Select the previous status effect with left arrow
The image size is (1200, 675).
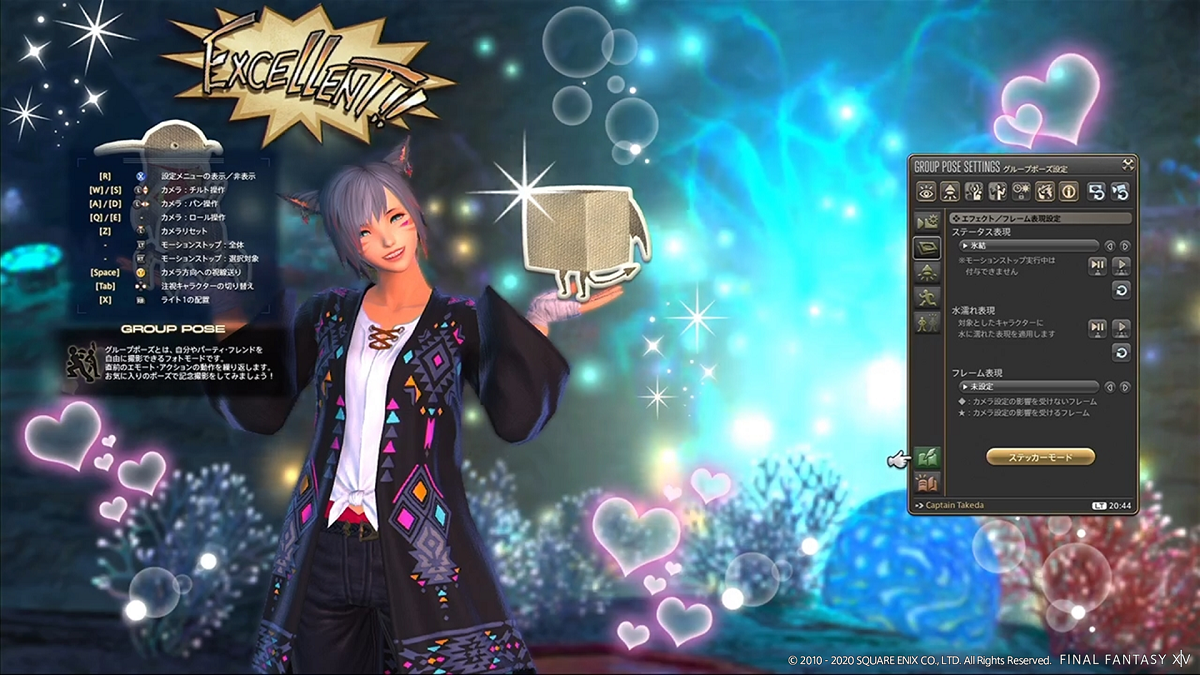(1109, 246)
